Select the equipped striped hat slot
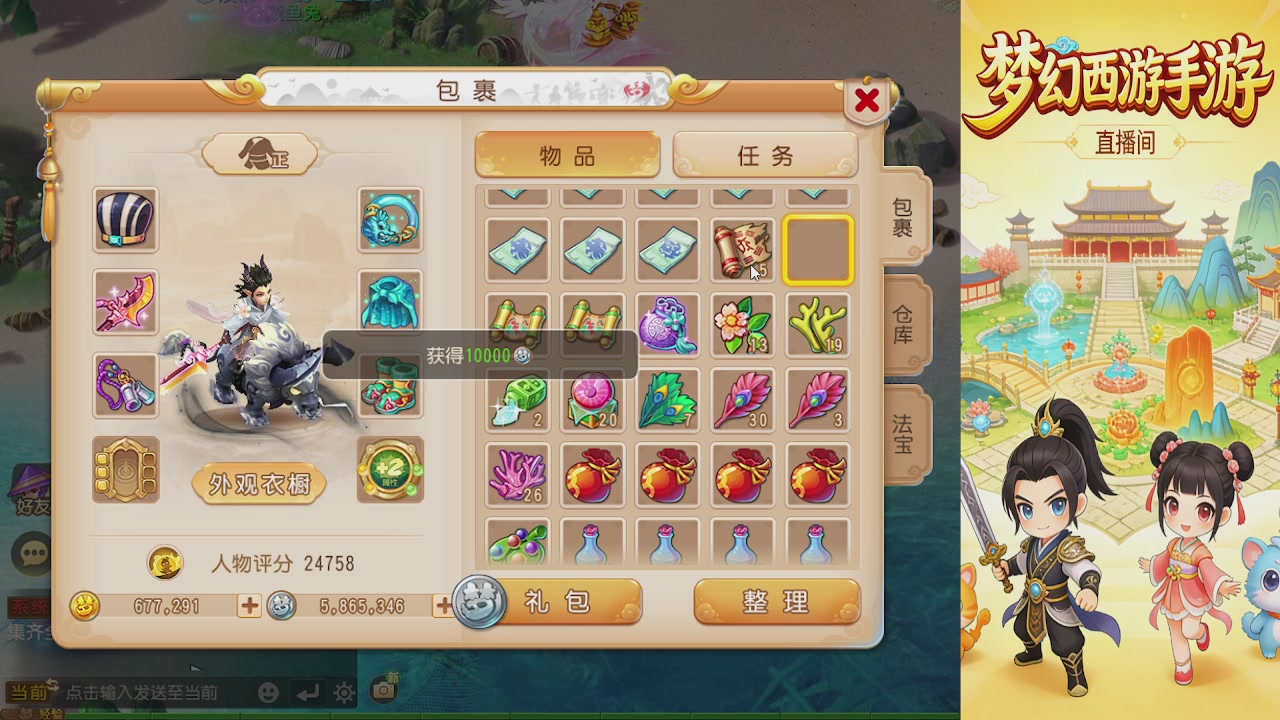 [125, 220]
